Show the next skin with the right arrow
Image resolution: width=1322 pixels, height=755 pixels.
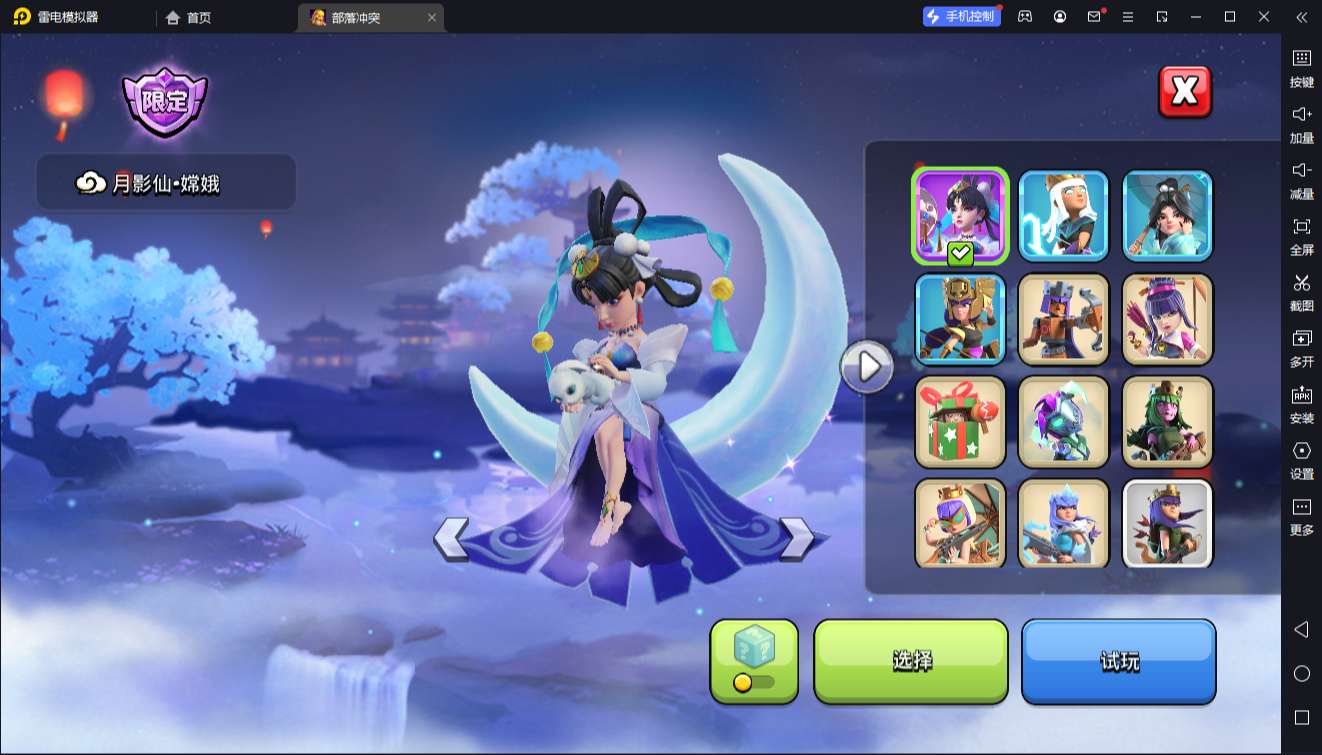[x=797, y=539]
